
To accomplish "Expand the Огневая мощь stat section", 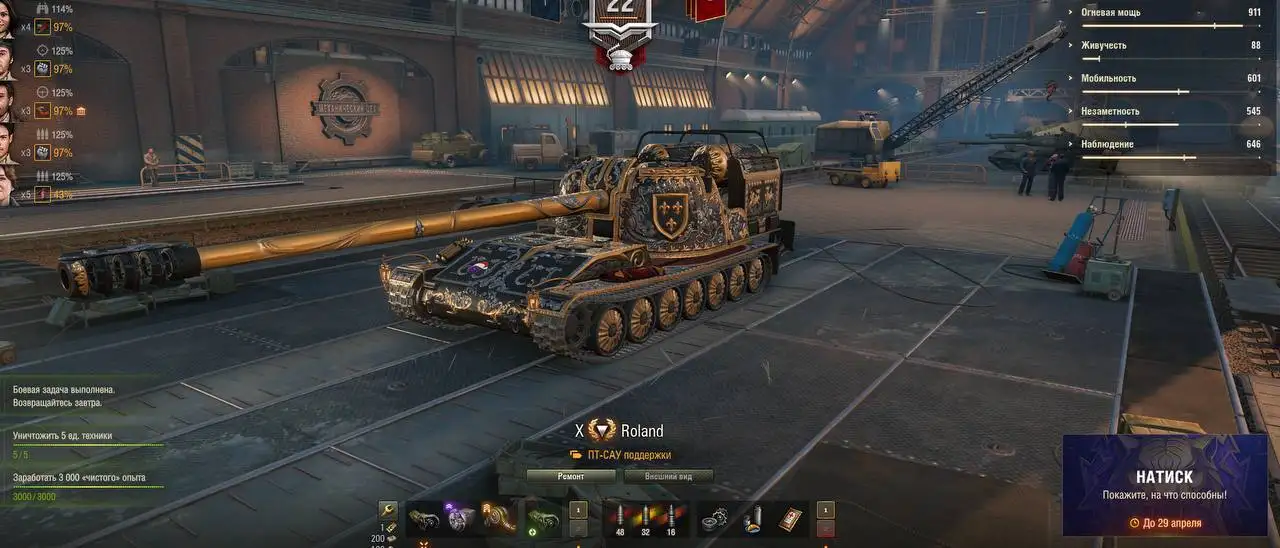I will tap(1170, 13).
